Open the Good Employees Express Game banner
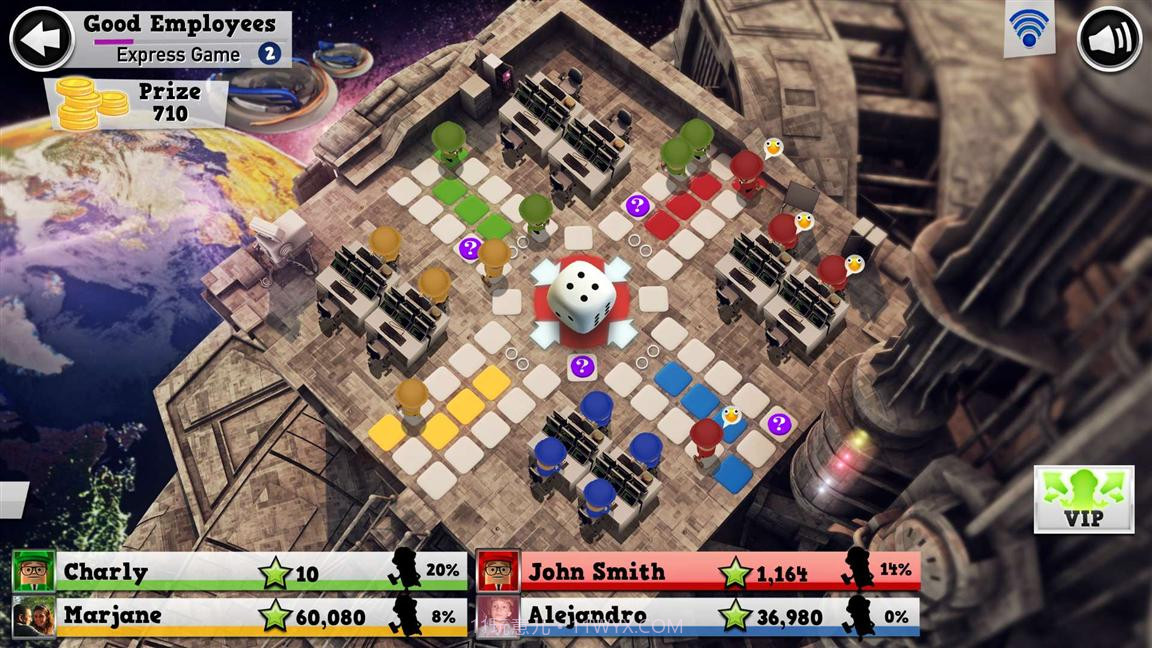 [180, 38]
